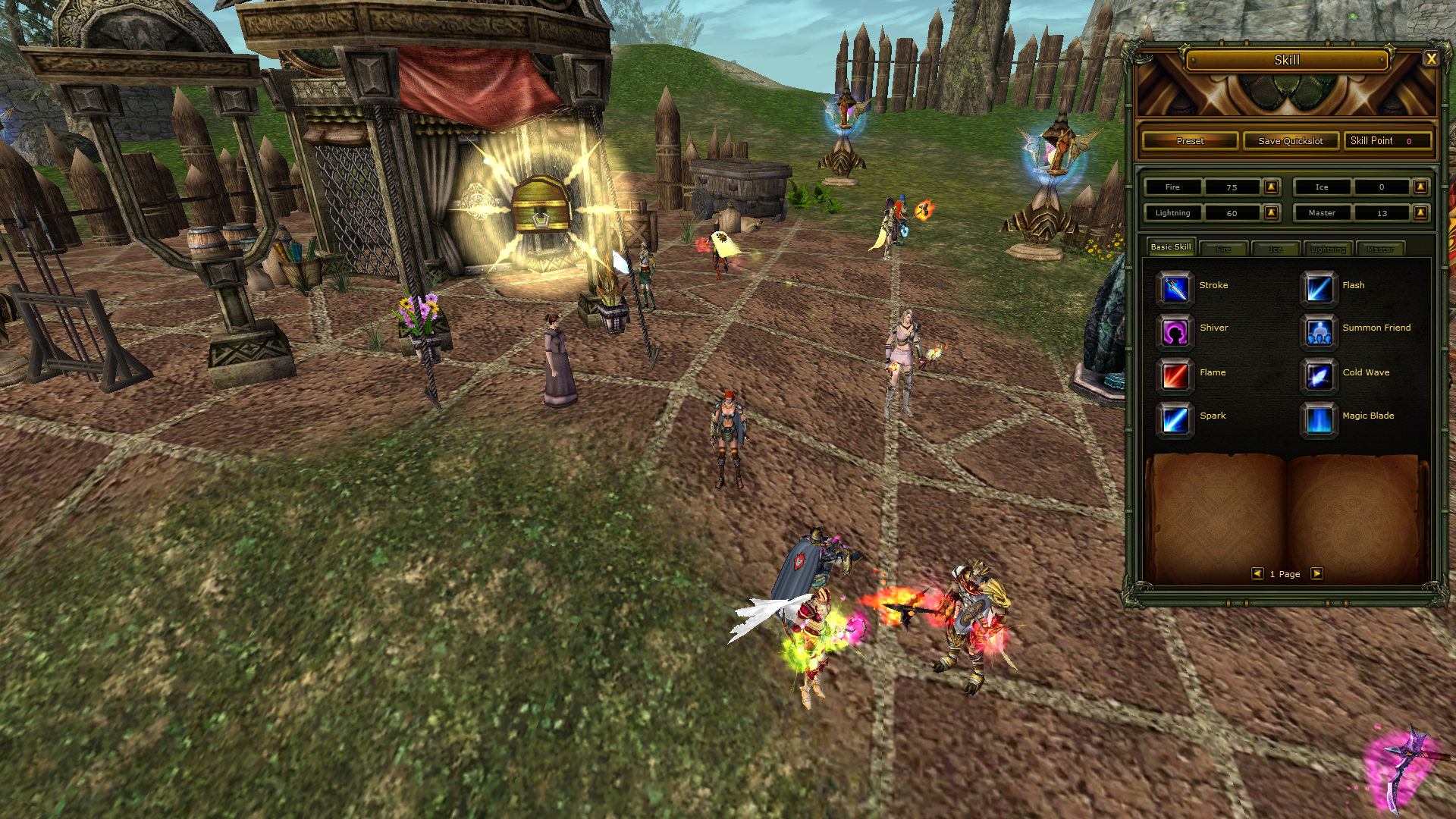Image resolution: width=1456 pixels, height=819 pixels.
Task: Add a point to Lightning
Action: pos(1272,213)
